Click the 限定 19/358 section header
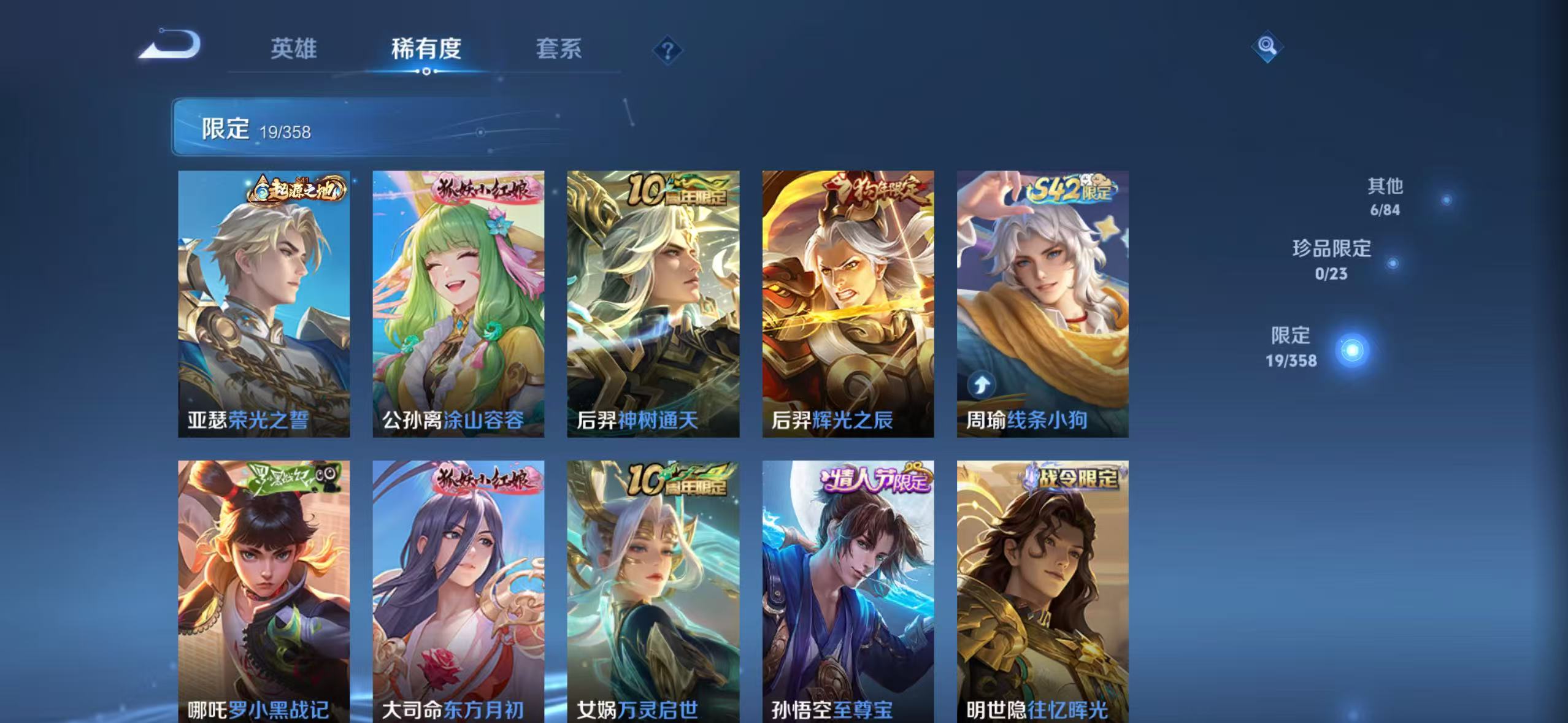This screenshot has height=723, width=1568. click(x=258, y=129)
